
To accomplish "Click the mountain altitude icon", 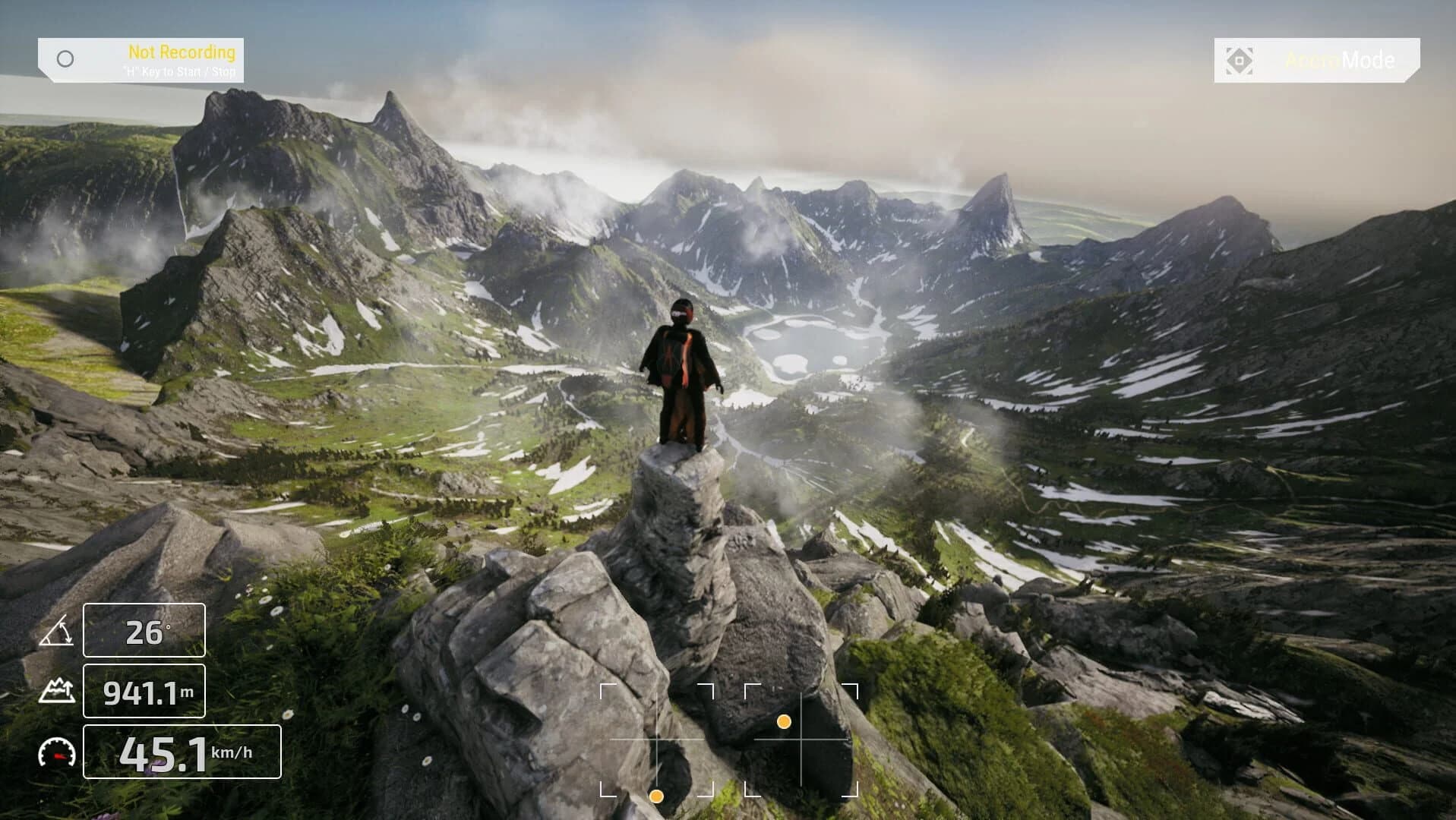I will 58,691.
